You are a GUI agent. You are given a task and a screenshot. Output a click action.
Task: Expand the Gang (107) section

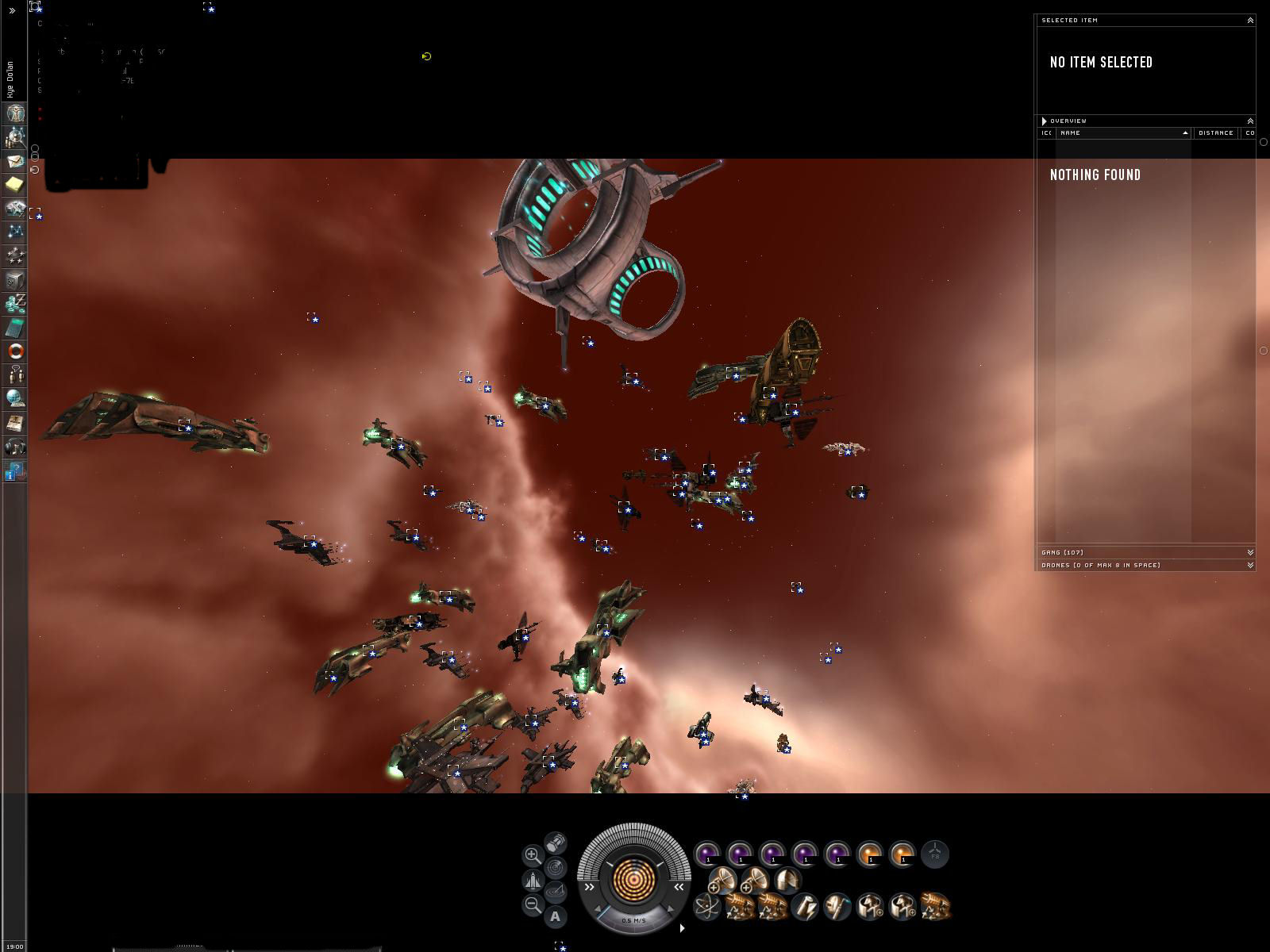tap(1250, 553)
